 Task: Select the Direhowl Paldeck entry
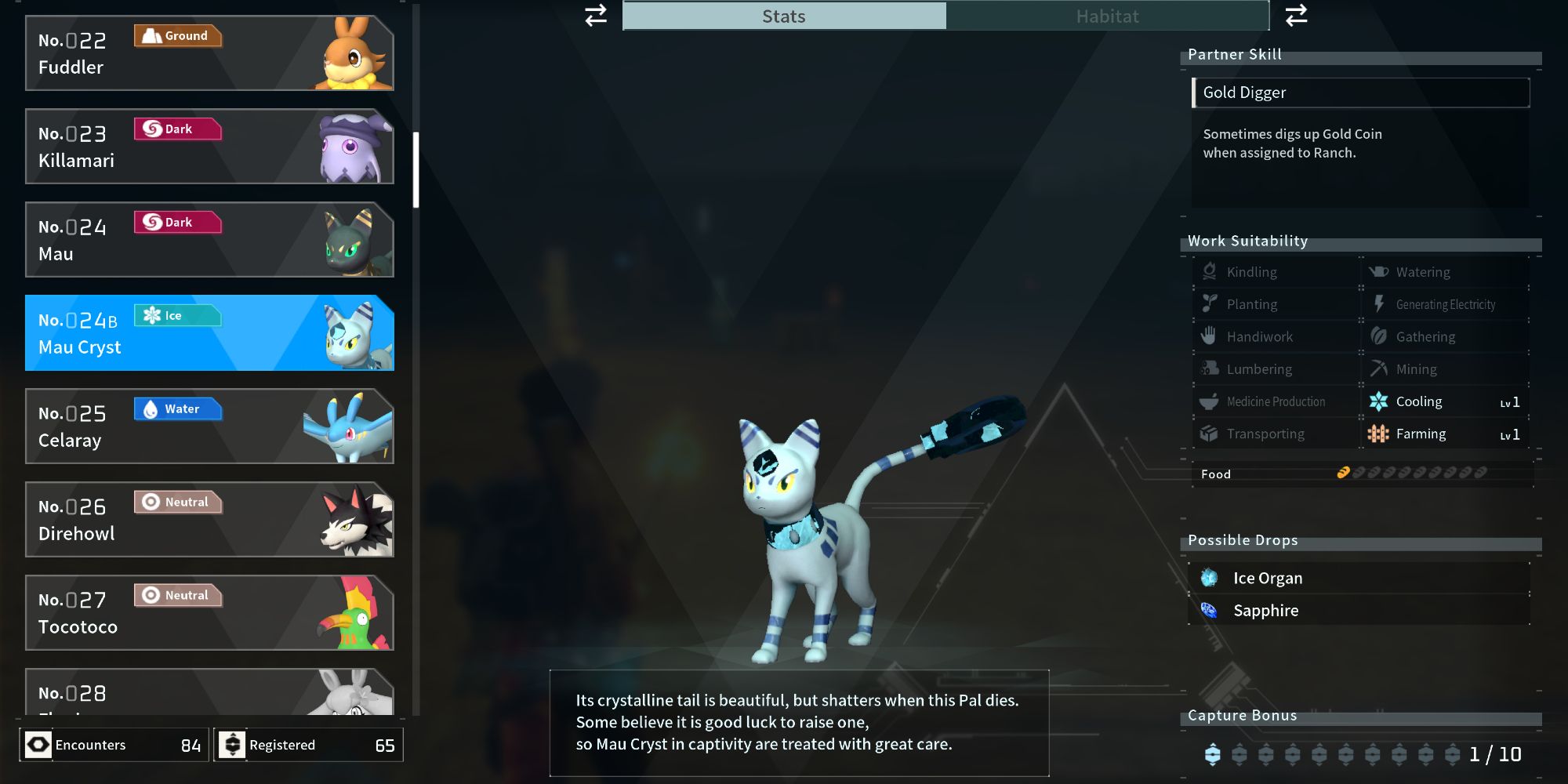coord(208,520)
